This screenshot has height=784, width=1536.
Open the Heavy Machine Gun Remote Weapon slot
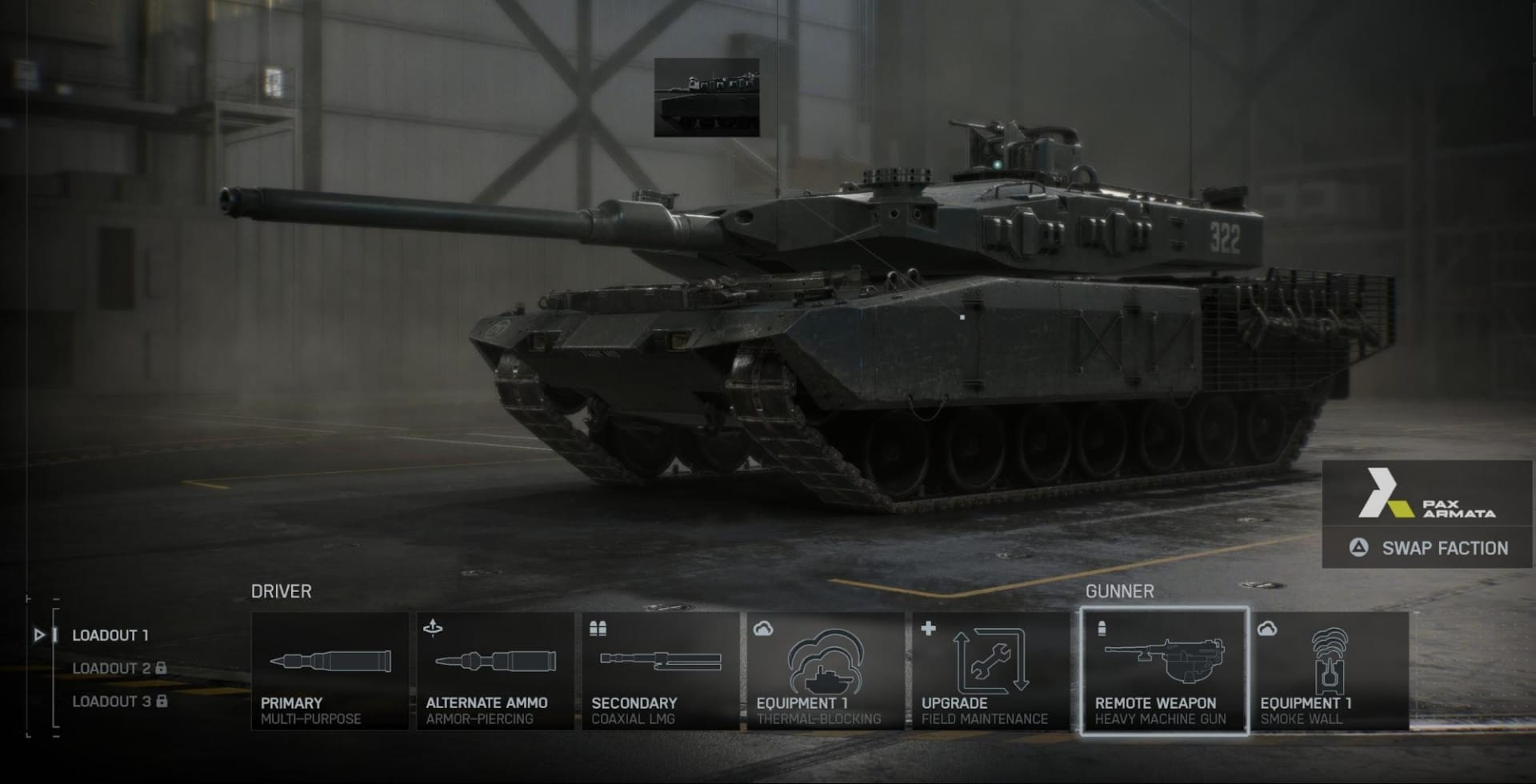pyautogui.click(x=1164, y=672)
